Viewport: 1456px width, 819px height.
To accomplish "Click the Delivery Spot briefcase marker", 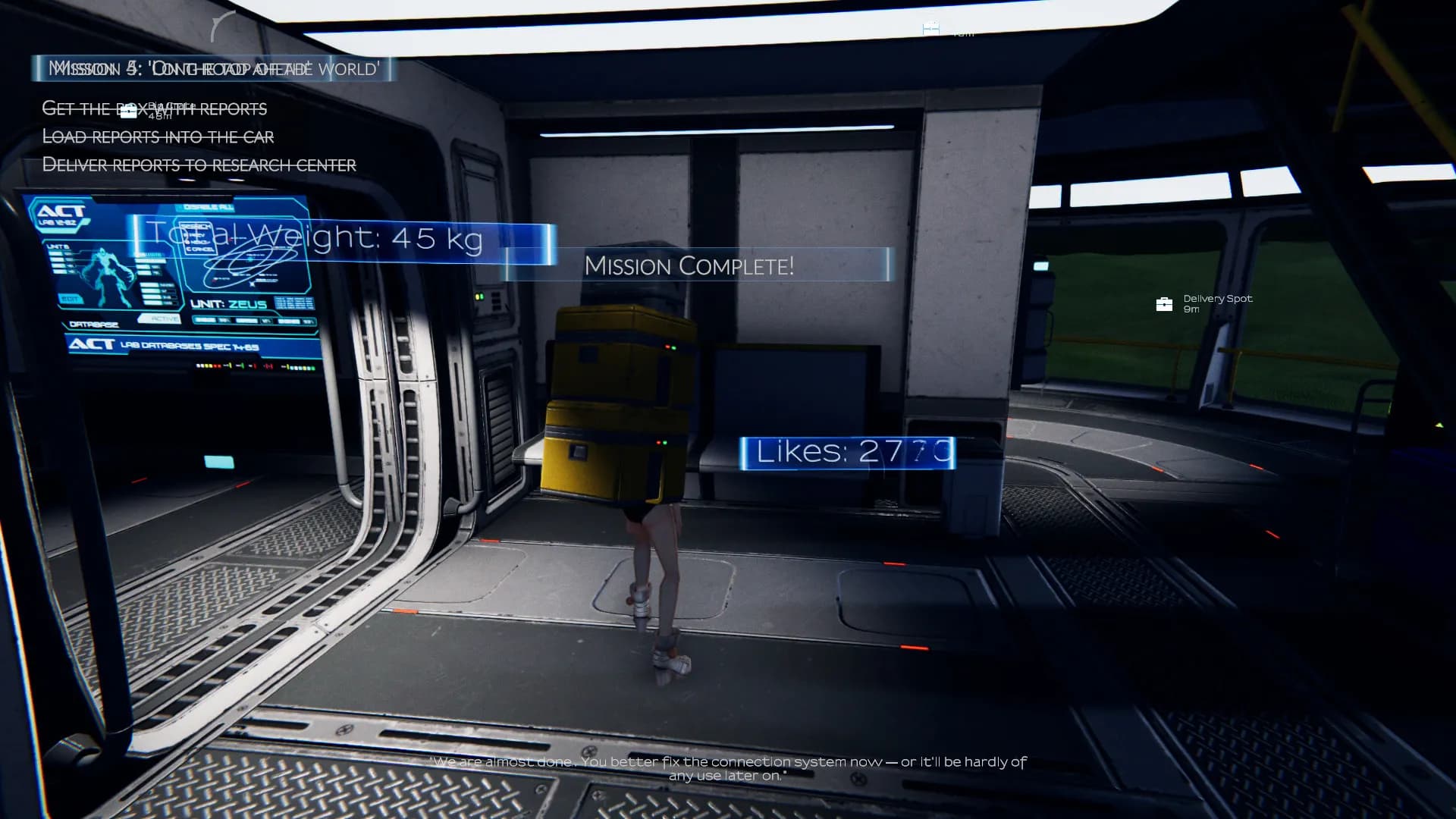I will [x=1164, y=304].
